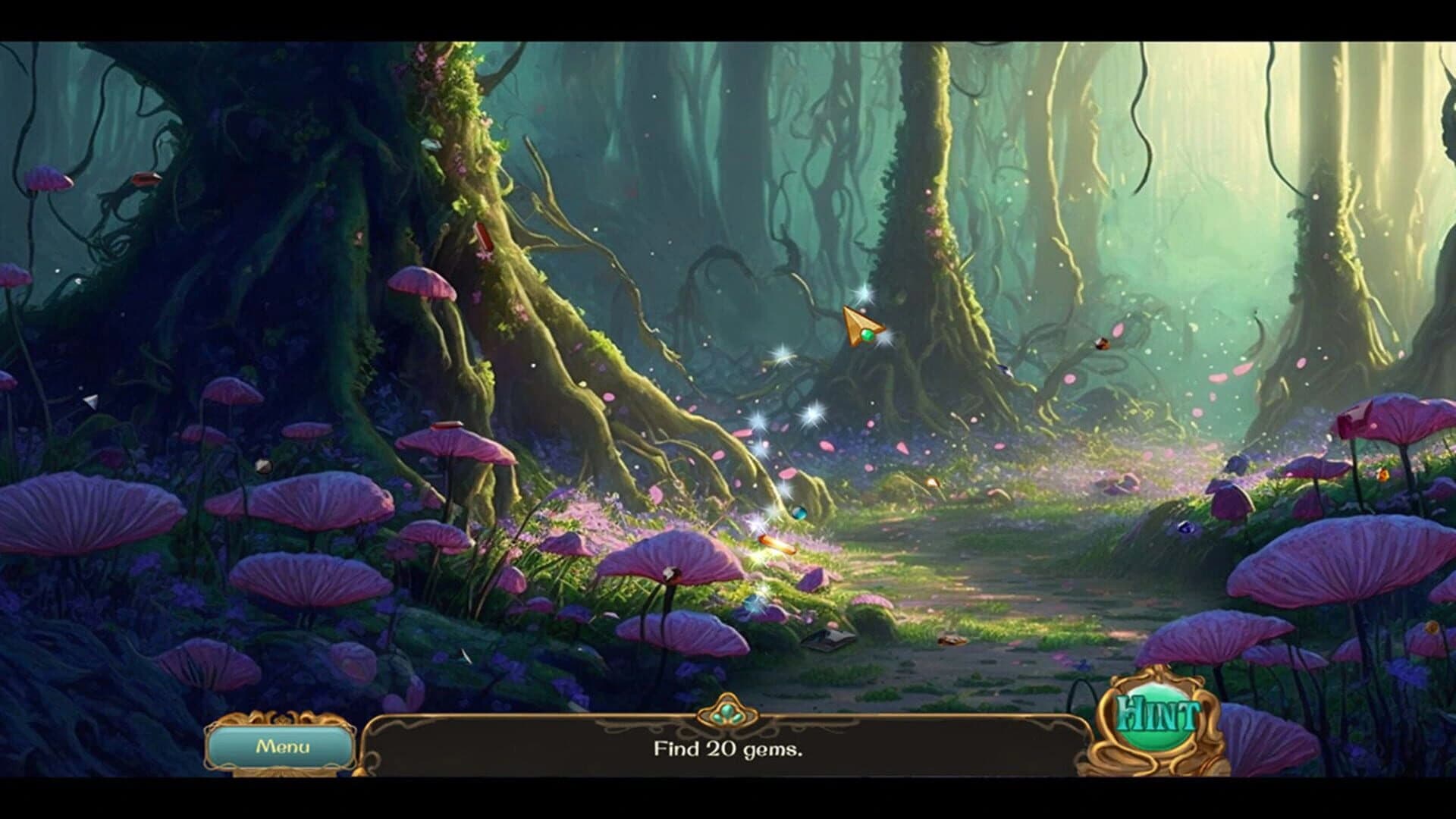Collect the small brown nugget by the left mushrooms
The width and height of the screenshot is (1456, 819).
click(265, 464)
